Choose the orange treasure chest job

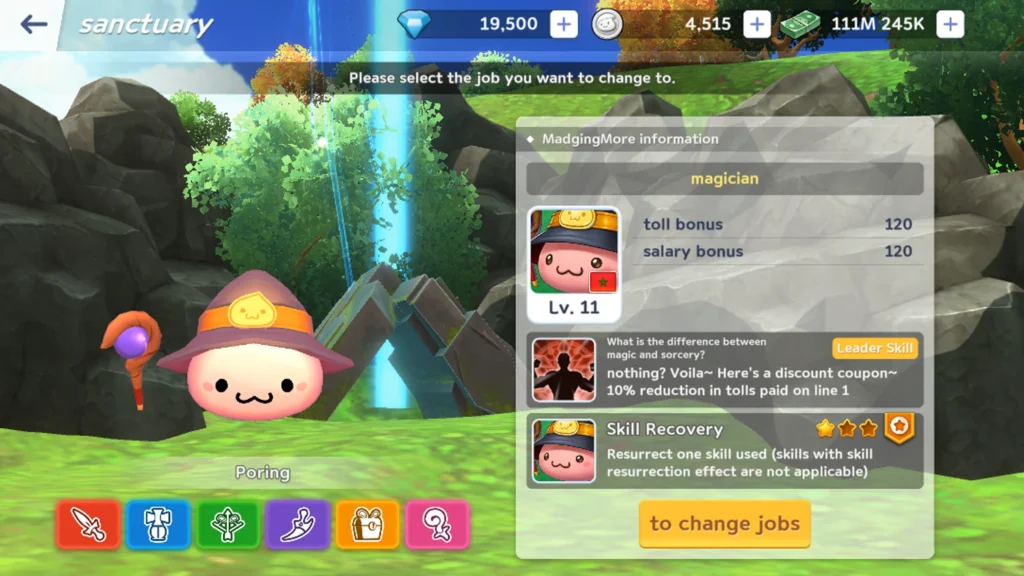coord(368,524)
